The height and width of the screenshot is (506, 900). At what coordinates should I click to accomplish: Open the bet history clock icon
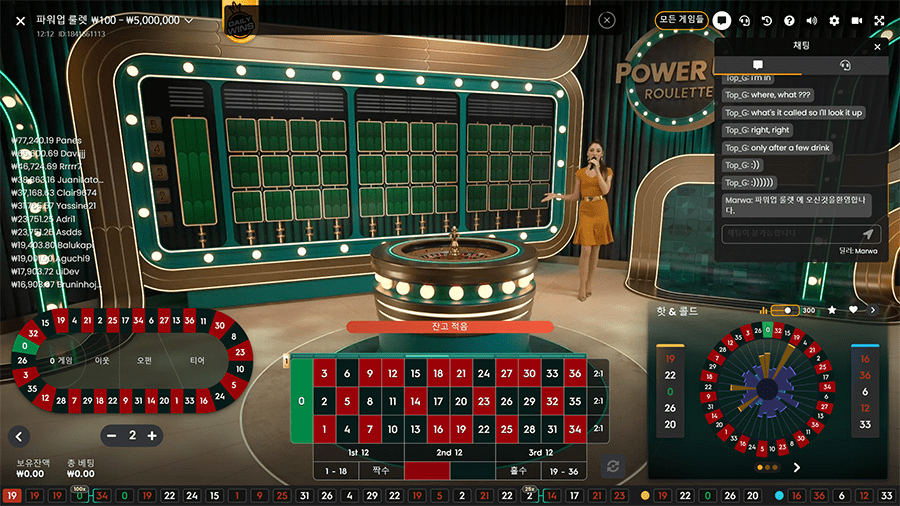point(767,20)
